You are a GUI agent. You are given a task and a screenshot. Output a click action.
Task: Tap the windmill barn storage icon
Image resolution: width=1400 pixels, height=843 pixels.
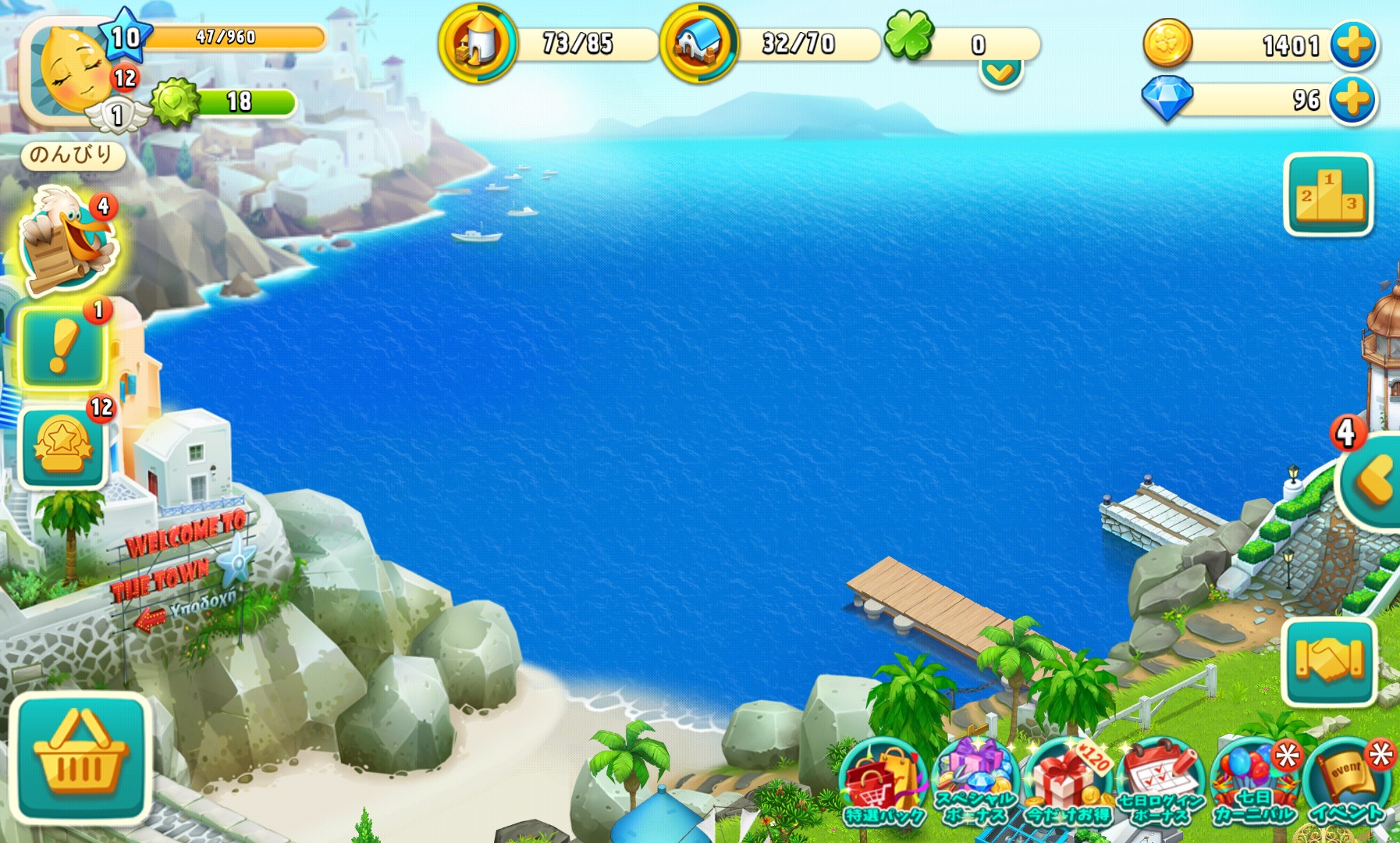[x=477, y=44]
